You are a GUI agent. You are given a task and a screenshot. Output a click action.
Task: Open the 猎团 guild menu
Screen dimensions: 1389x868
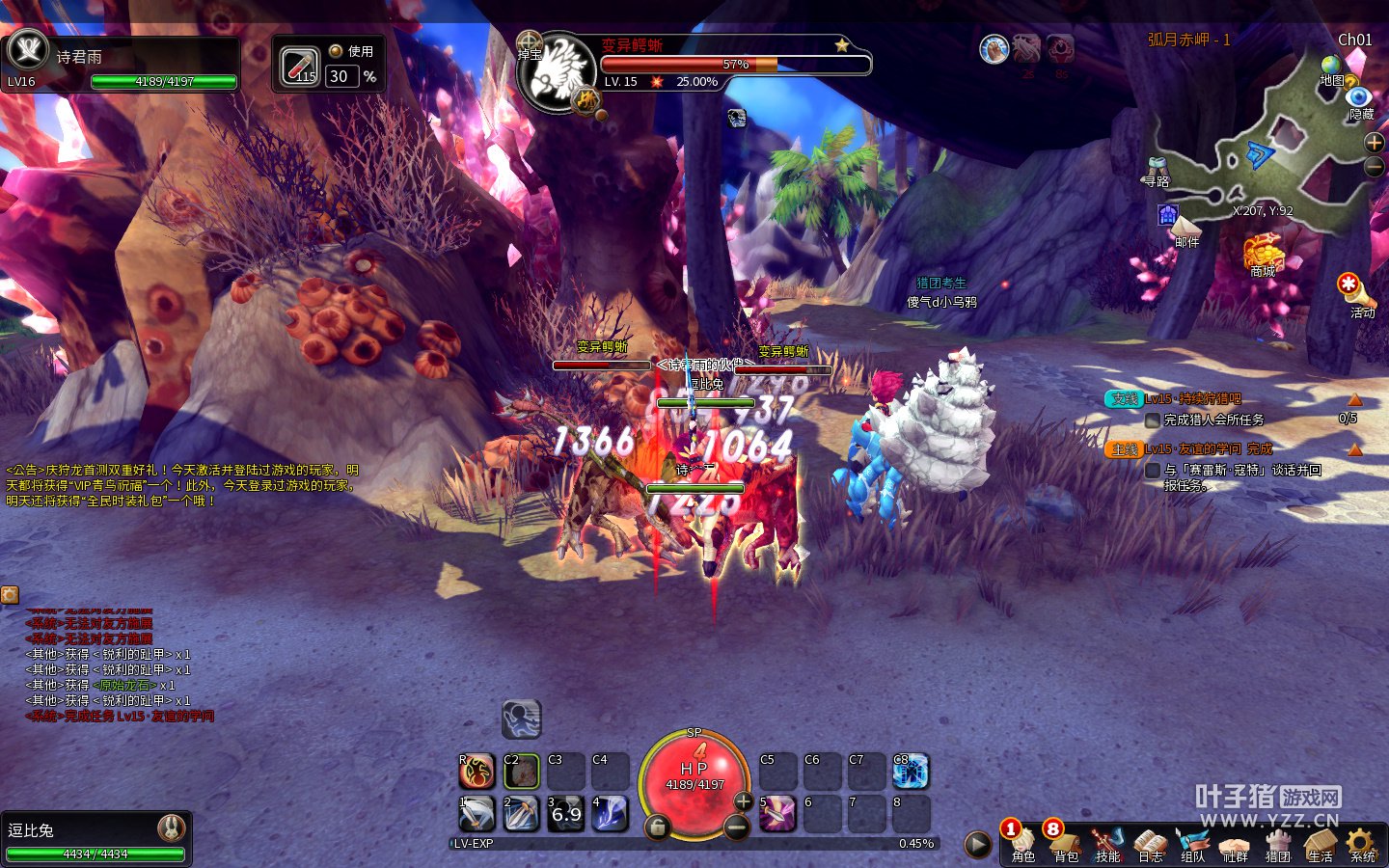[1278, 843]
